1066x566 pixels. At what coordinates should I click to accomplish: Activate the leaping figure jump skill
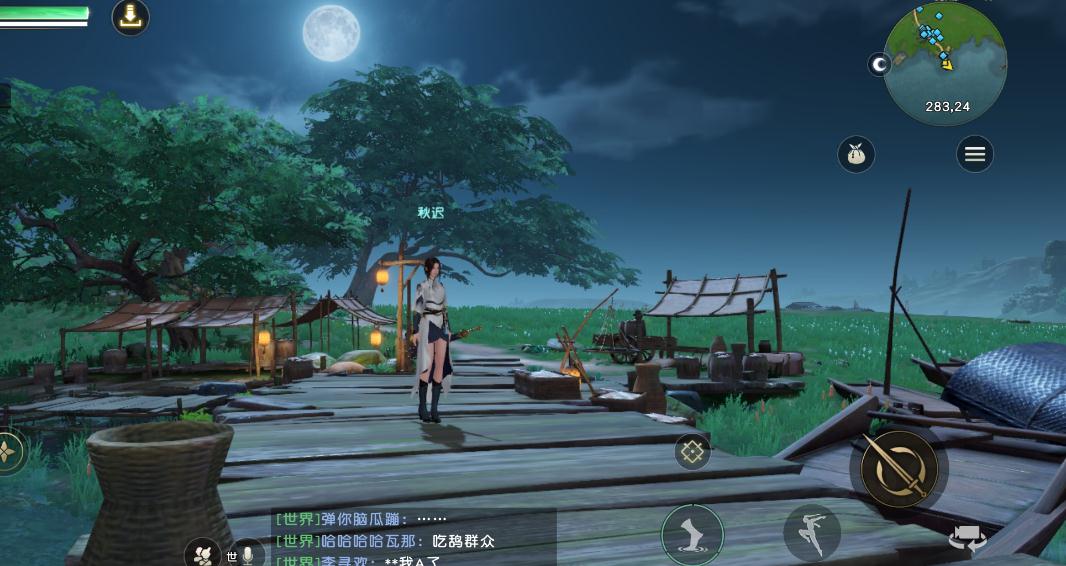coord(811,532)
